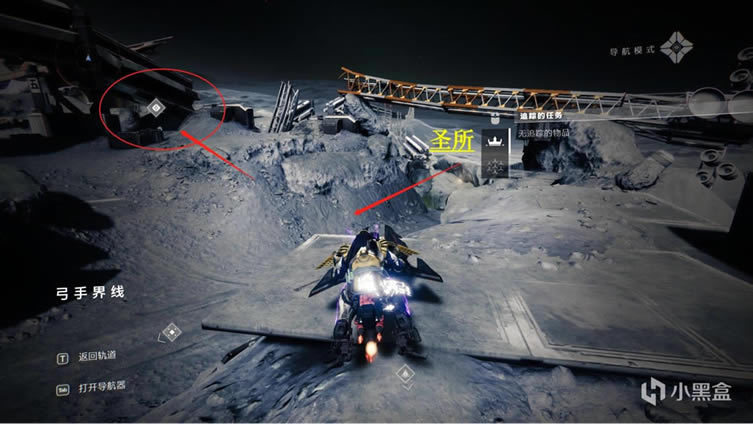Viewport: 753px width, 424px height.
Task: Select the emblem icon beneath the crown
Action: [x=494, y=167]
